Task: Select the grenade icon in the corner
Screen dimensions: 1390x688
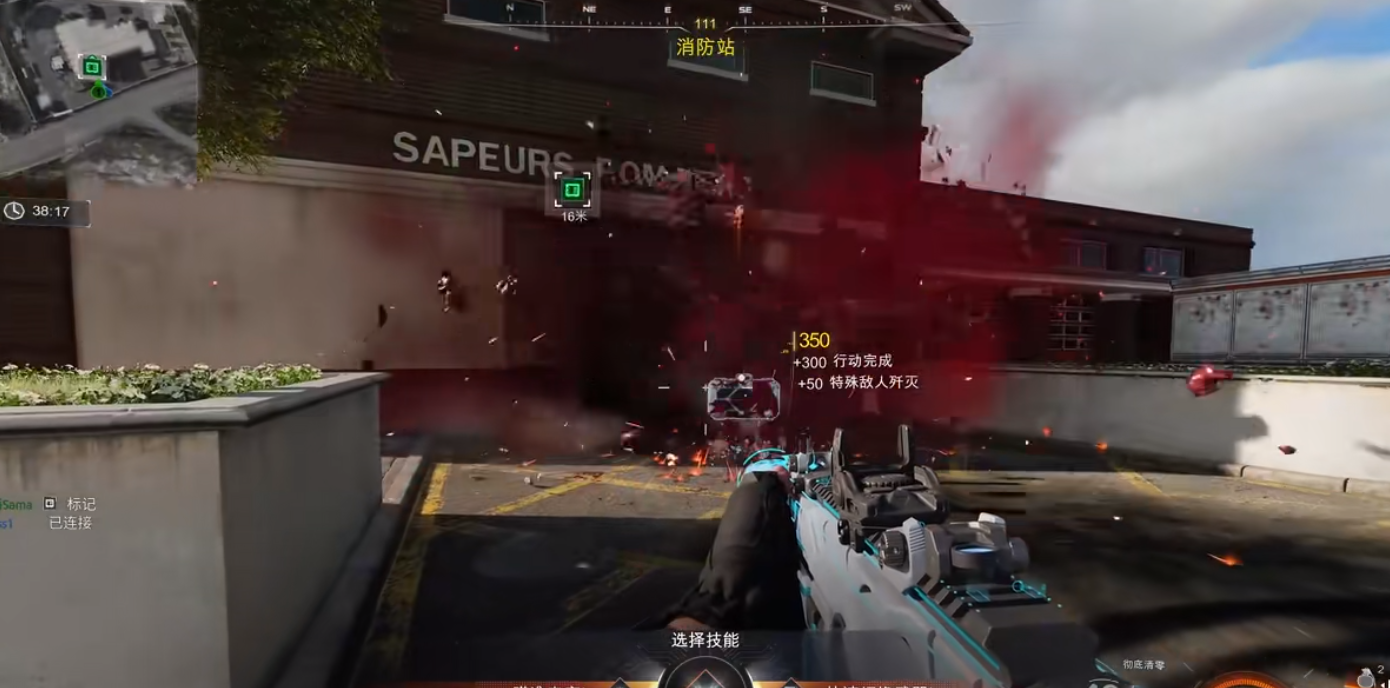Action: [1365, 677]
